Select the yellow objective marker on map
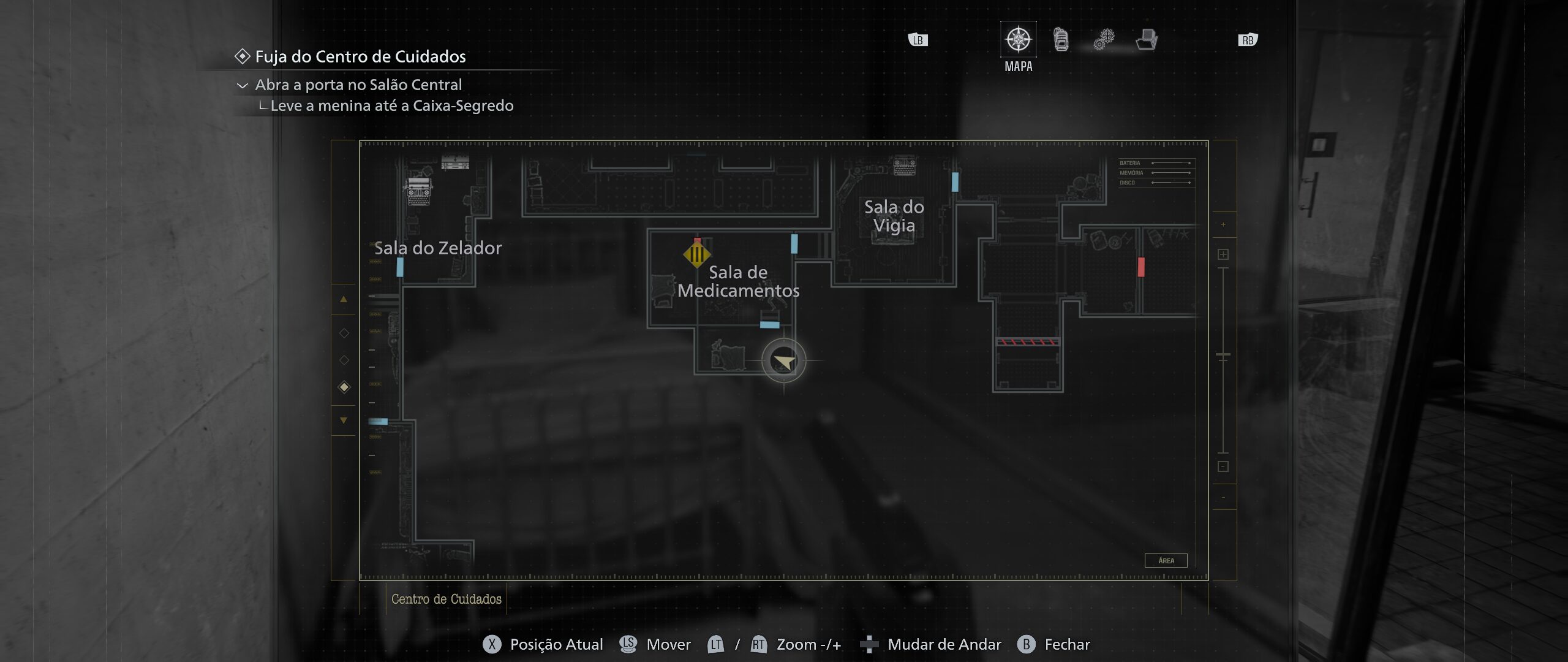The image size is (1568, 662). (x=696, y=254)
